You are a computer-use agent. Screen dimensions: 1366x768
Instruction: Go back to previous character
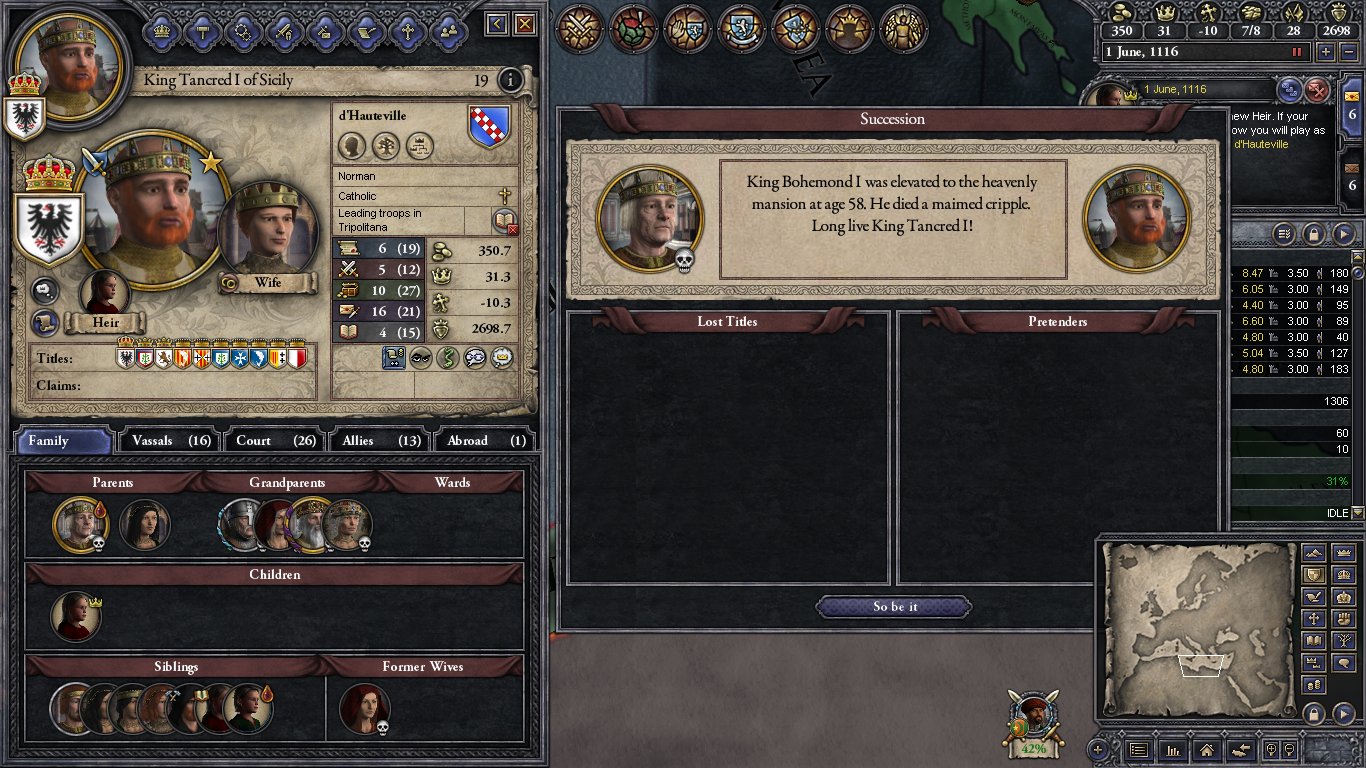point(496,24)
